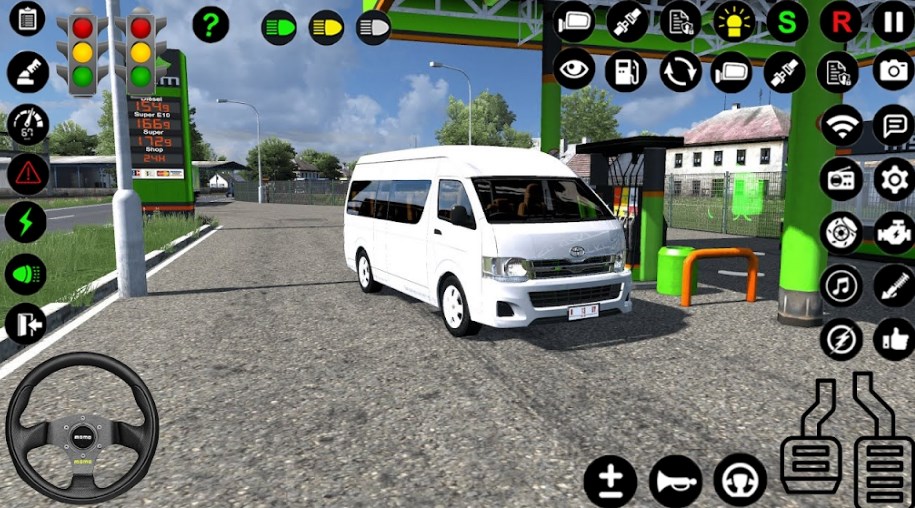Screen dimensions: 915x508
Task: Tap the engine icon
Action: tap(893, 232)
